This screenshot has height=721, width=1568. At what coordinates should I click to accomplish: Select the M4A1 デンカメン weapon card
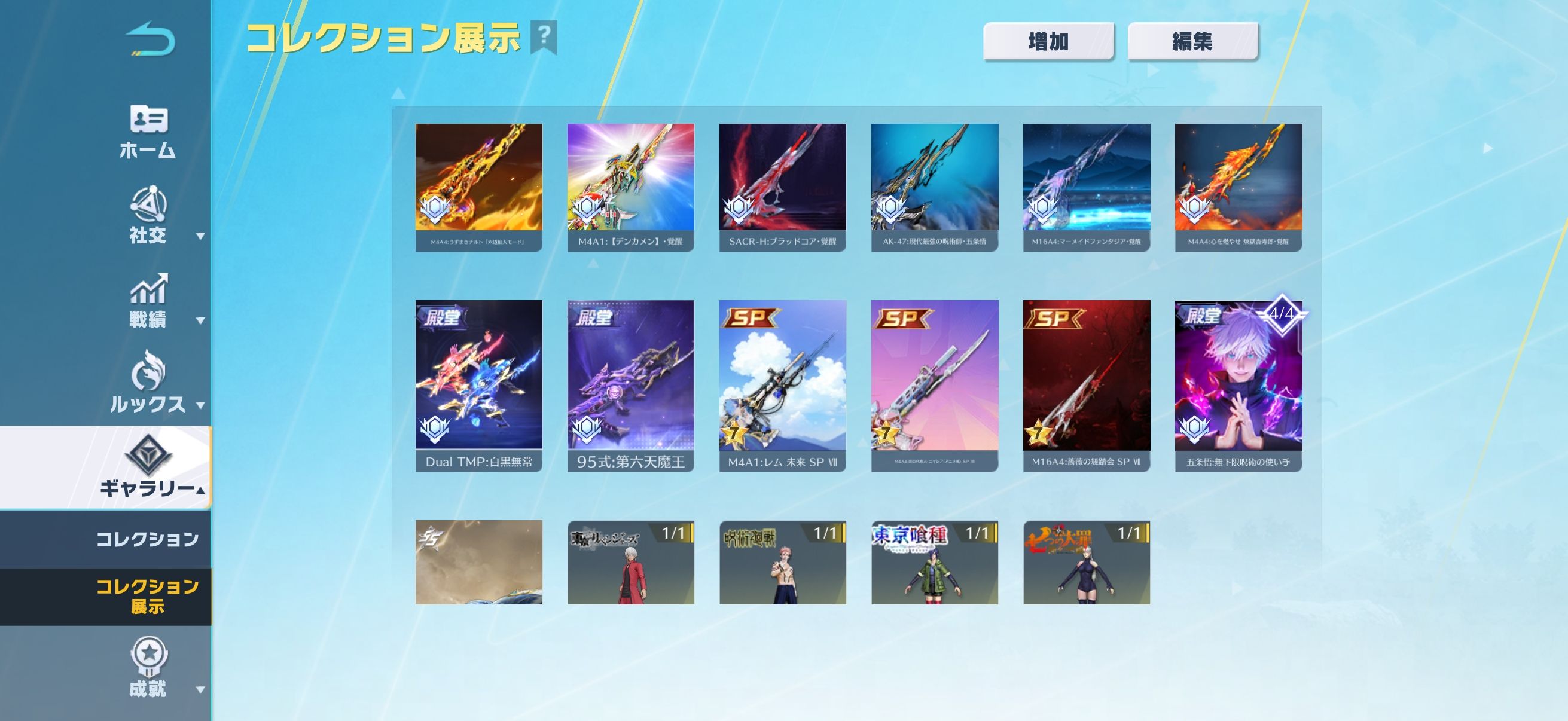click(630, 187)
